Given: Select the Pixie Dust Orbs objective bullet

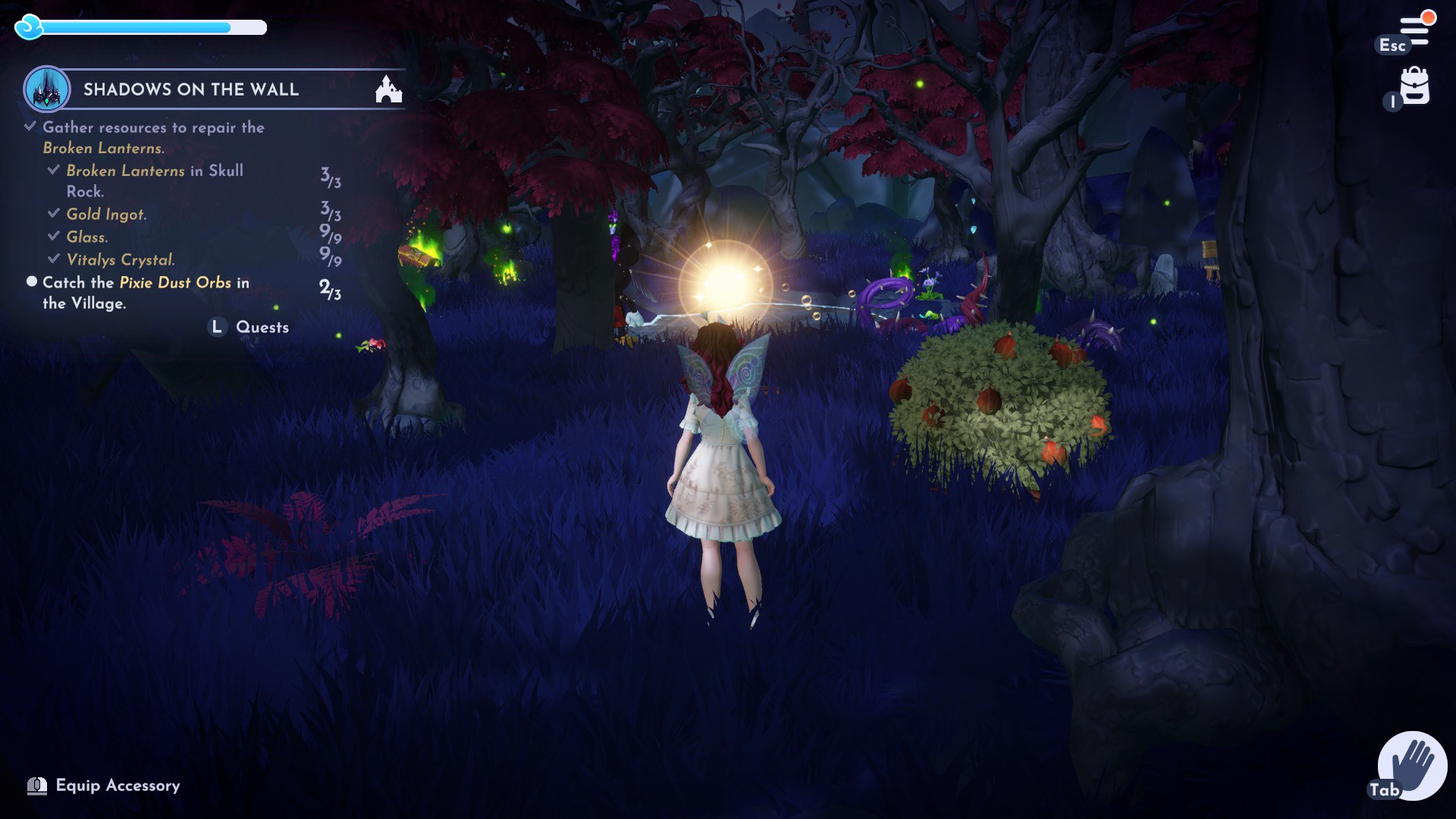Looking at the screenshot, I should coord(32,281).
